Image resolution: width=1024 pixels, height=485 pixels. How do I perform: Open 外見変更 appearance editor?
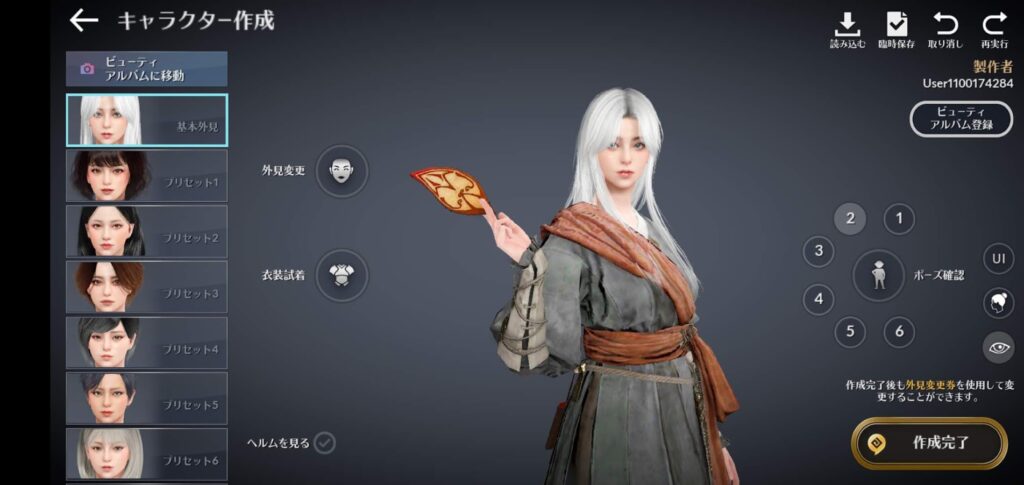pos(342,170)
